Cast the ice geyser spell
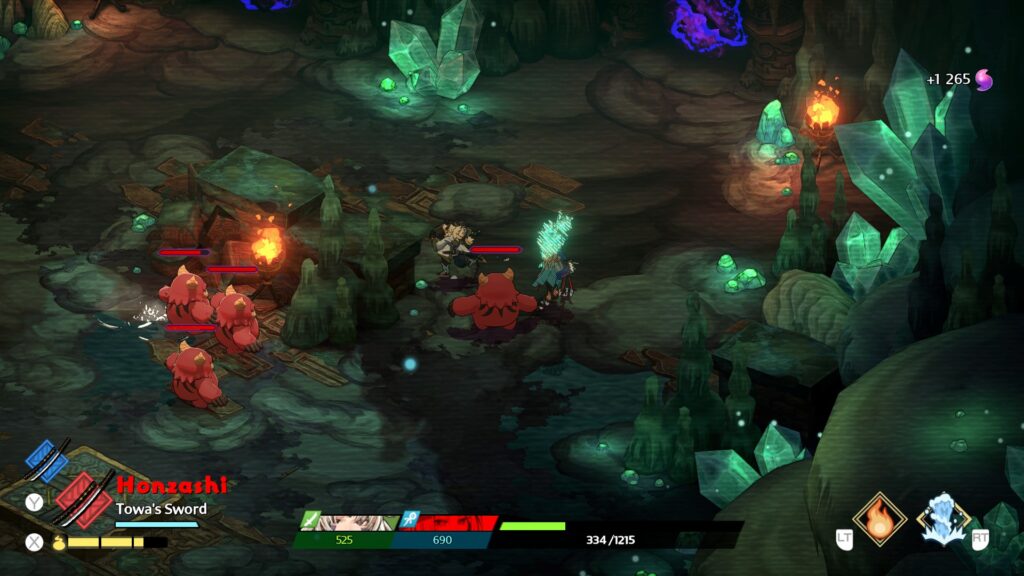The image size is (1024, 576). tap(944, 518)
